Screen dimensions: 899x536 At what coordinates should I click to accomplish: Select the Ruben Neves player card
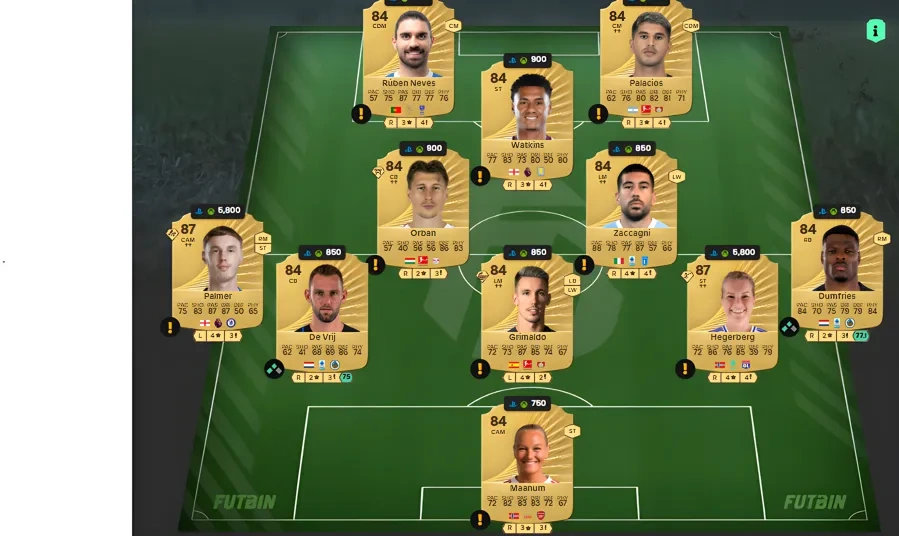[408, 60]
